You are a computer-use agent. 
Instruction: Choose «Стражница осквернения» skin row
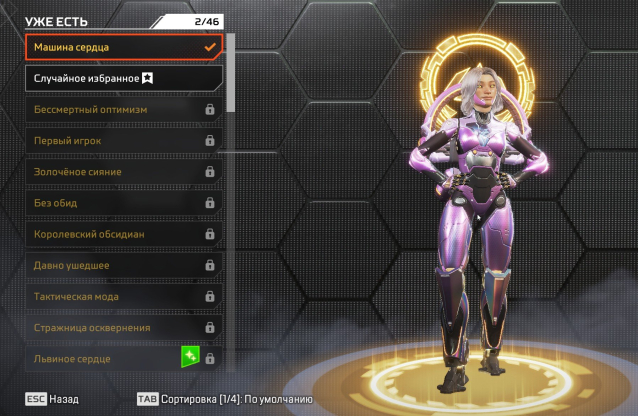(x=123, y=327)
